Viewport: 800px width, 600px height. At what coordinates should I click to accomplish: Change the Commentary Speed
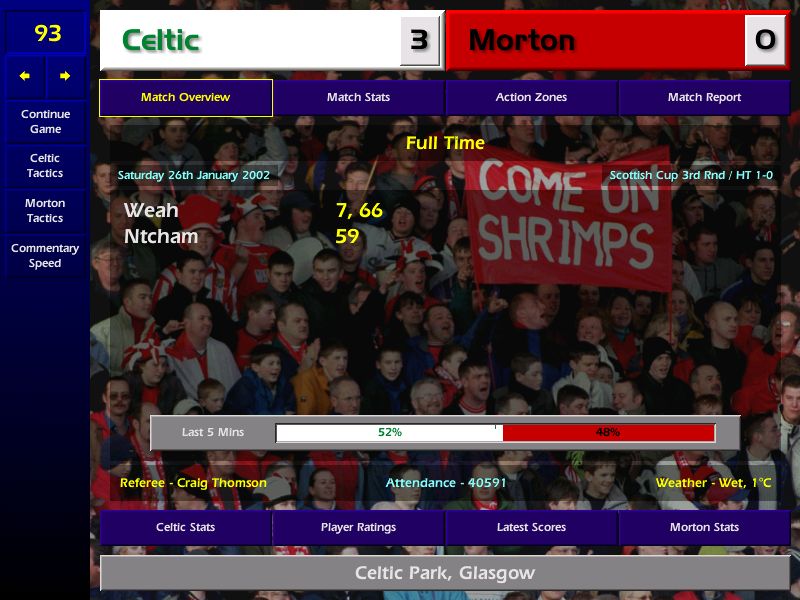[45, 255]
